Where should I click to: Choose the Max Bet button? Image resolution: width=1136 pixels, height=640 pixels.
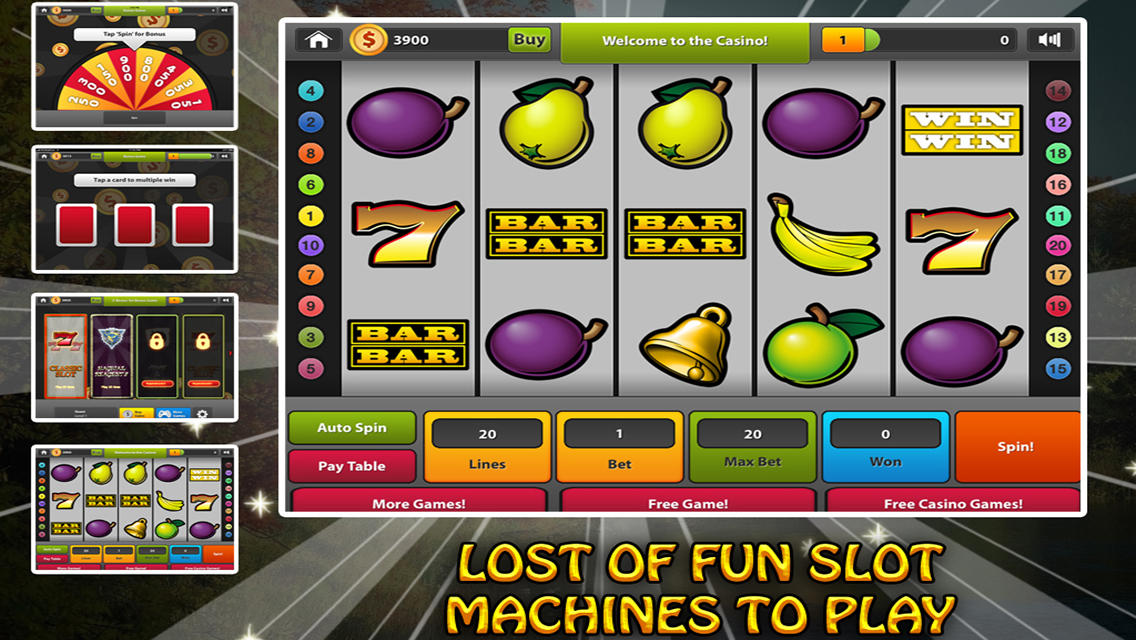[x=752, y=447]
